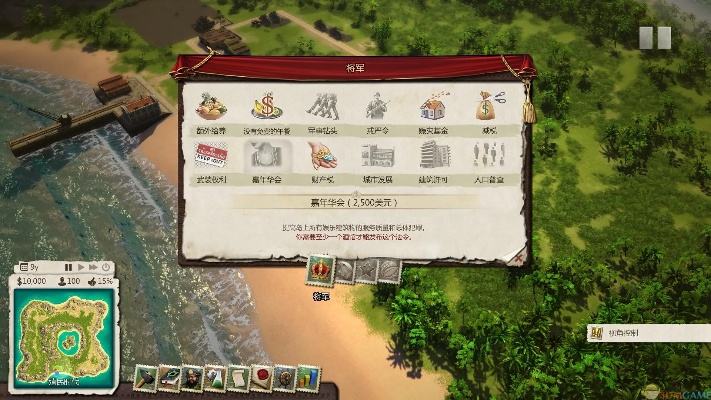
Task: Select the hand holding coins wealth tax edict
Action: tap(321, 155)
